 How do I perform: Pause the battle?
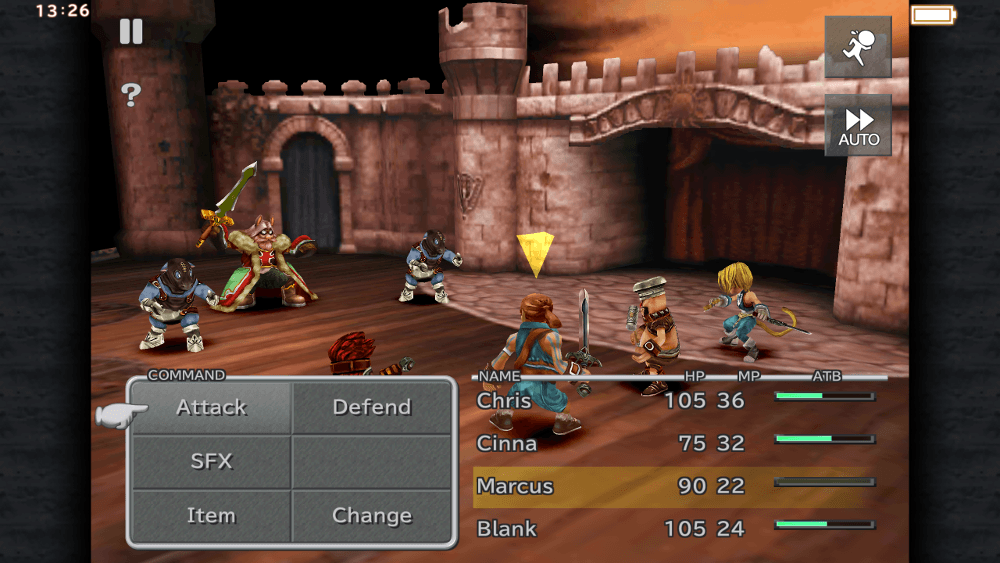click(x=131, y=32)
